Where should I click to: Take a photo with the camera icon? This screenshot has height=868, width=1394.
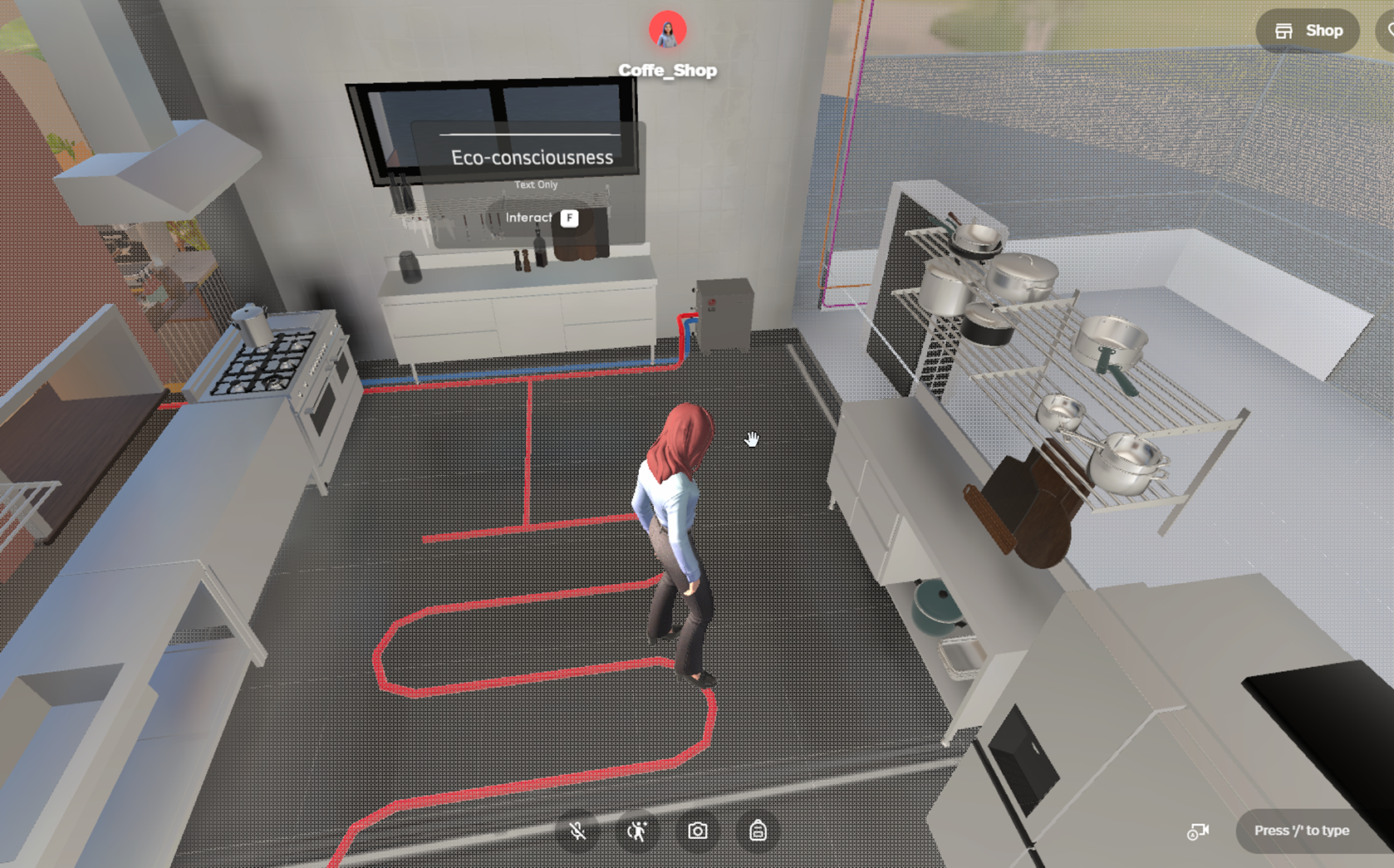tap(698, 831)
